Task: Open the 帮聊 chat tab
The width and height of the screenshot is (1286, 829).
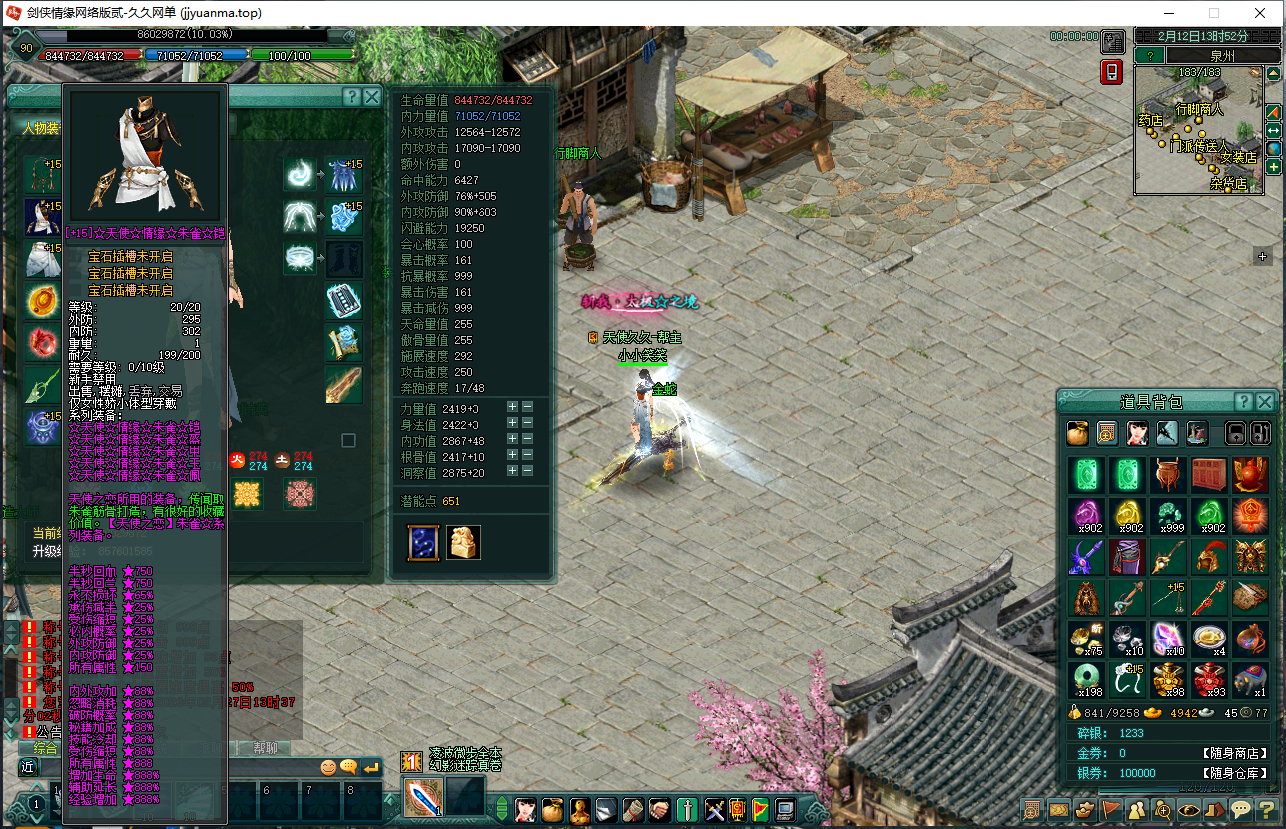Action: click(x=263, y=748)
